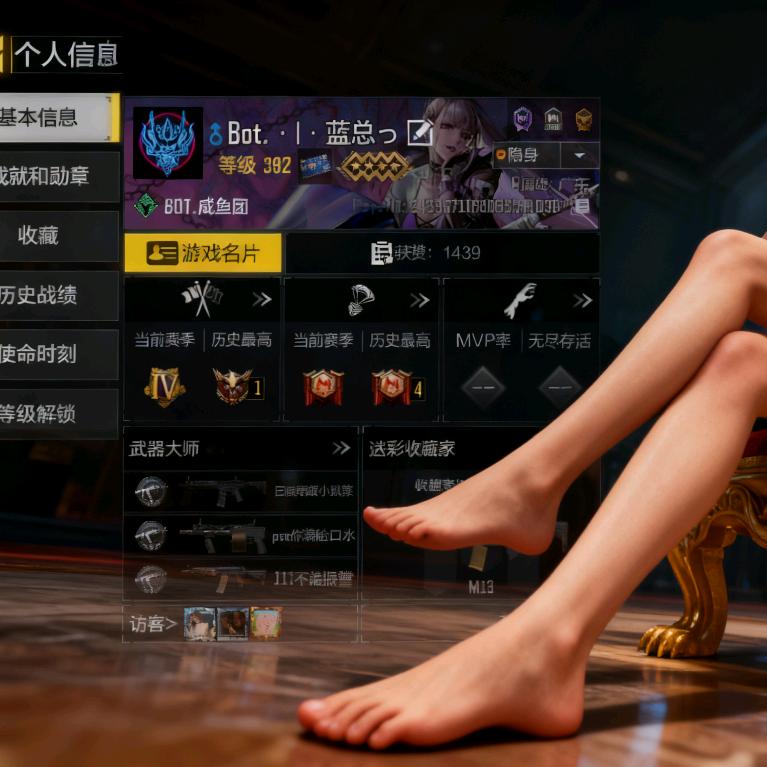The width and height of the screenshot is (767, 767).
Task: Edit the player name with the pencil icon
Action: (x=420, y=132)
